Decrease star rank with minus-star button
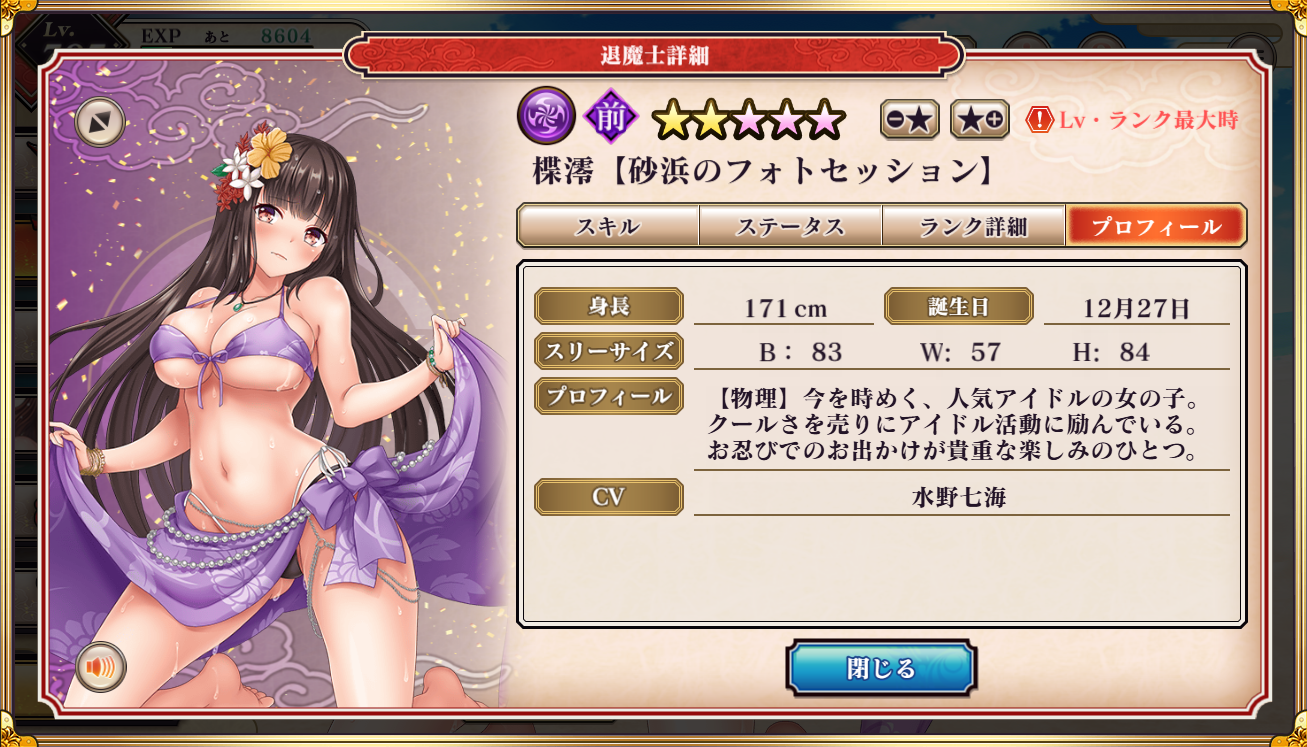This screenshot has height=747, width=1307. [x=909, y=120]
